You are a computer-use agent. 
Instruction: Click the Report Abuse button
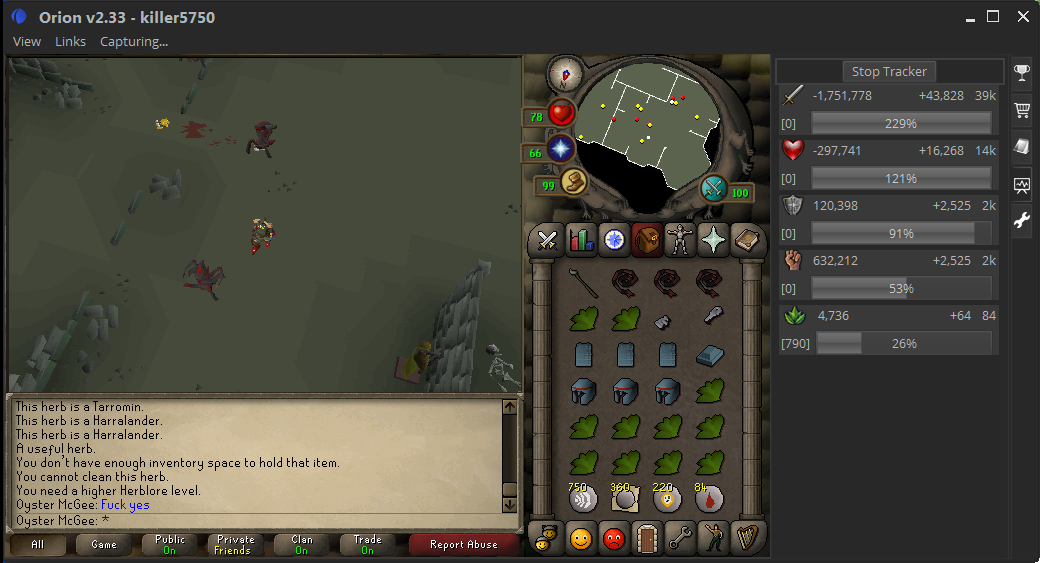pyautogui.click(x=463, y=545)
